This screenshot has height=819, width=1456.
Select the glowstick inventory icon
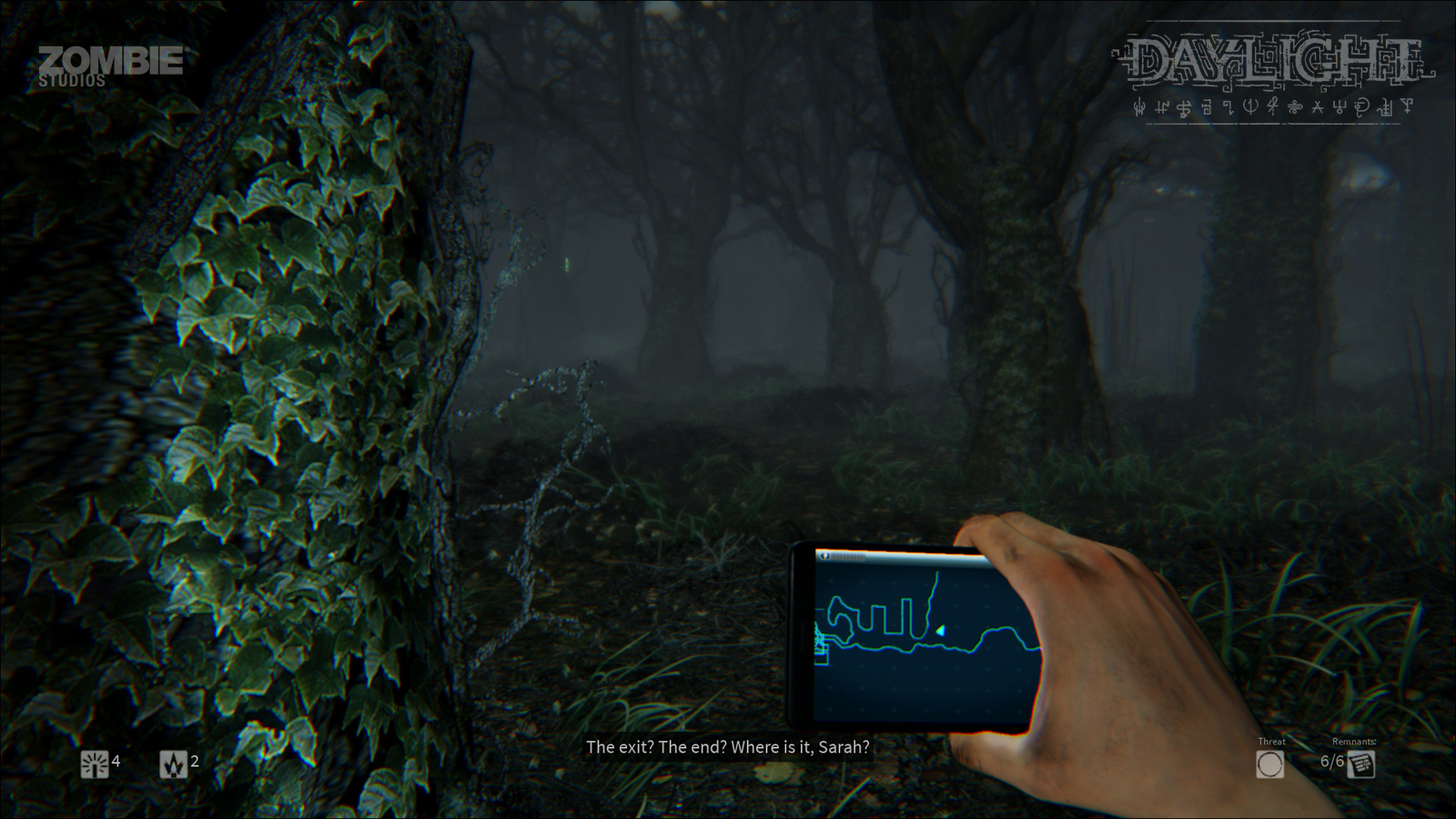(94, 763)
